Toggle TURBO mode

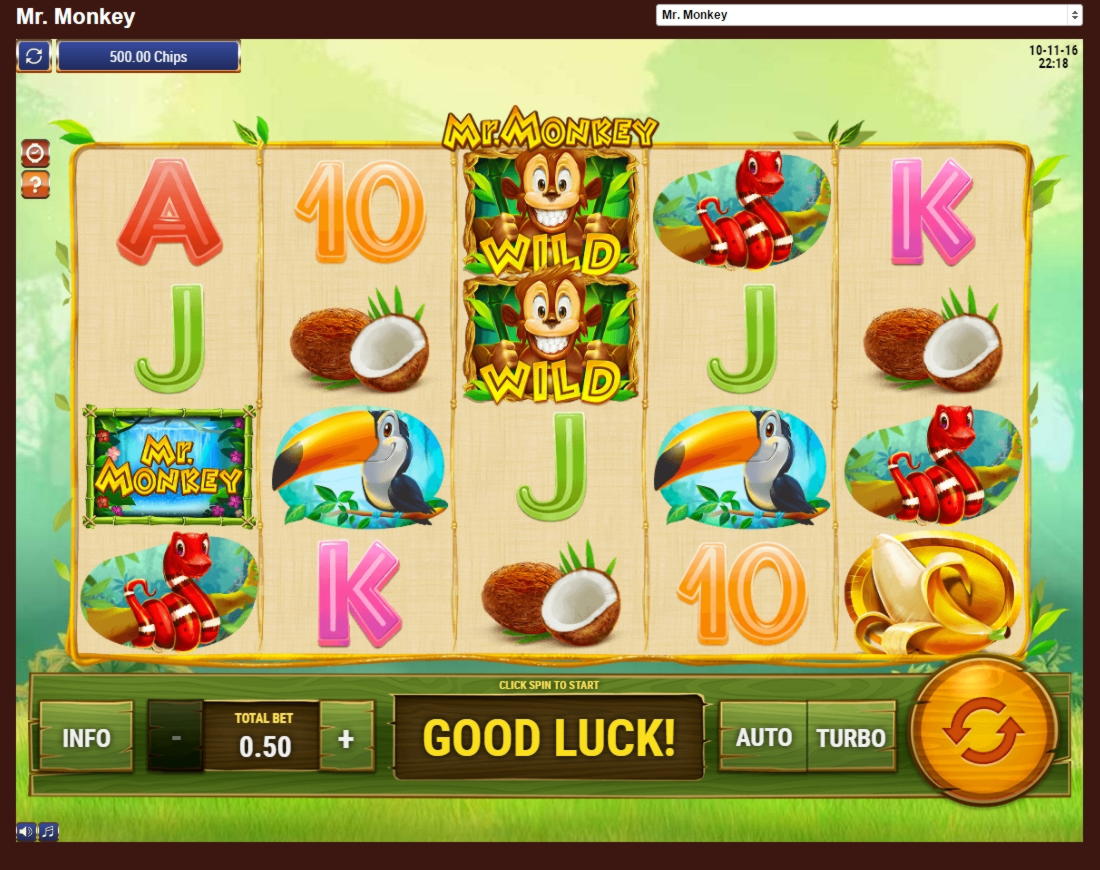click(x=851, y=738)
